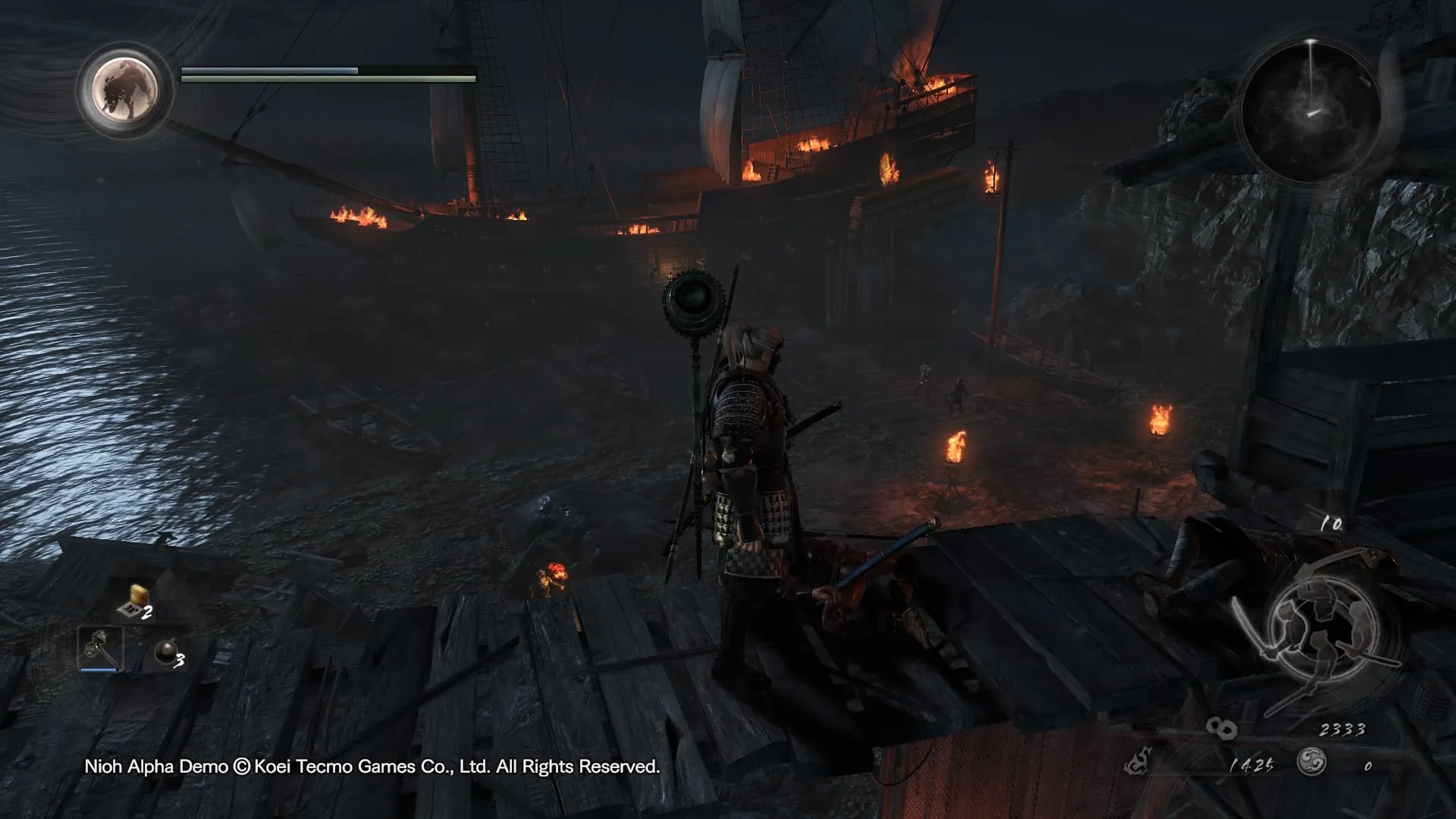Select the swirl spirit emblem icon
Viewport: 1456px width, 819px height.
pos(1311,761)
